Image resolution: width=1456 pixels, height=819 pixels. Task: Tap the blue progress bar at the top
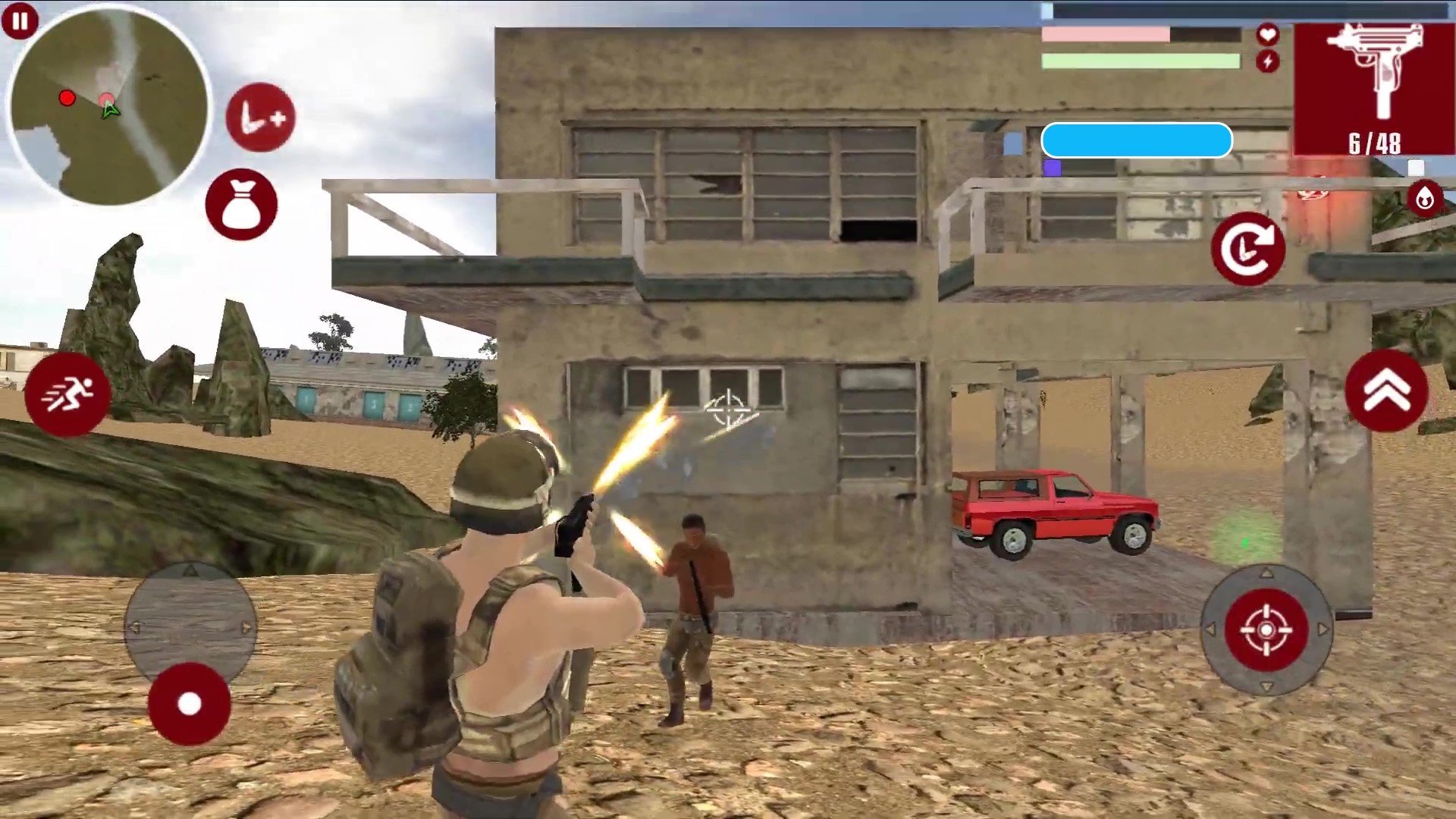(x=1136, y=140)
